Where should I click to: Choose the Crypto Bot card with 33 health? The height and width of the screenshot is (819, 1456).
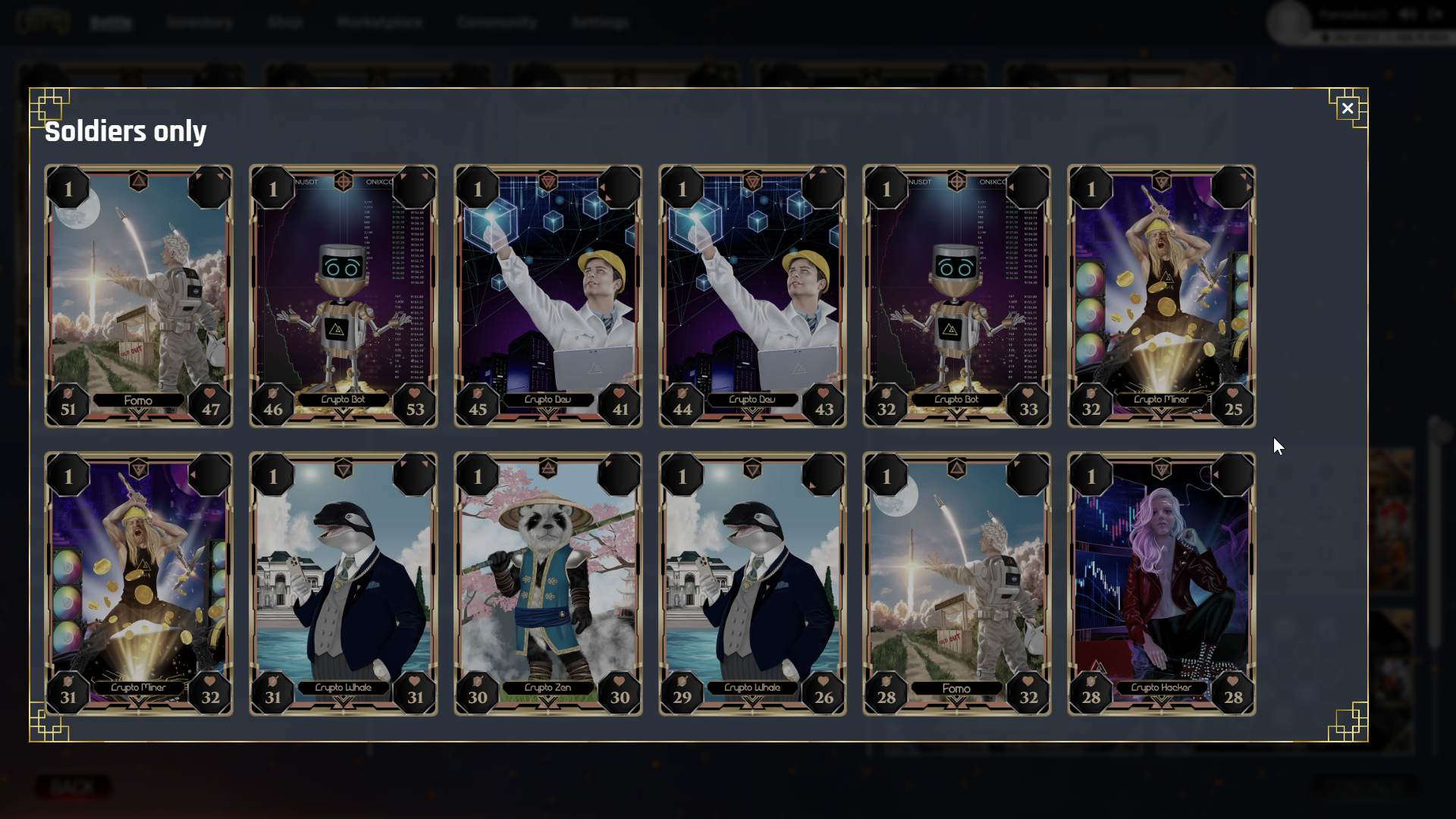tap(957, 296)
